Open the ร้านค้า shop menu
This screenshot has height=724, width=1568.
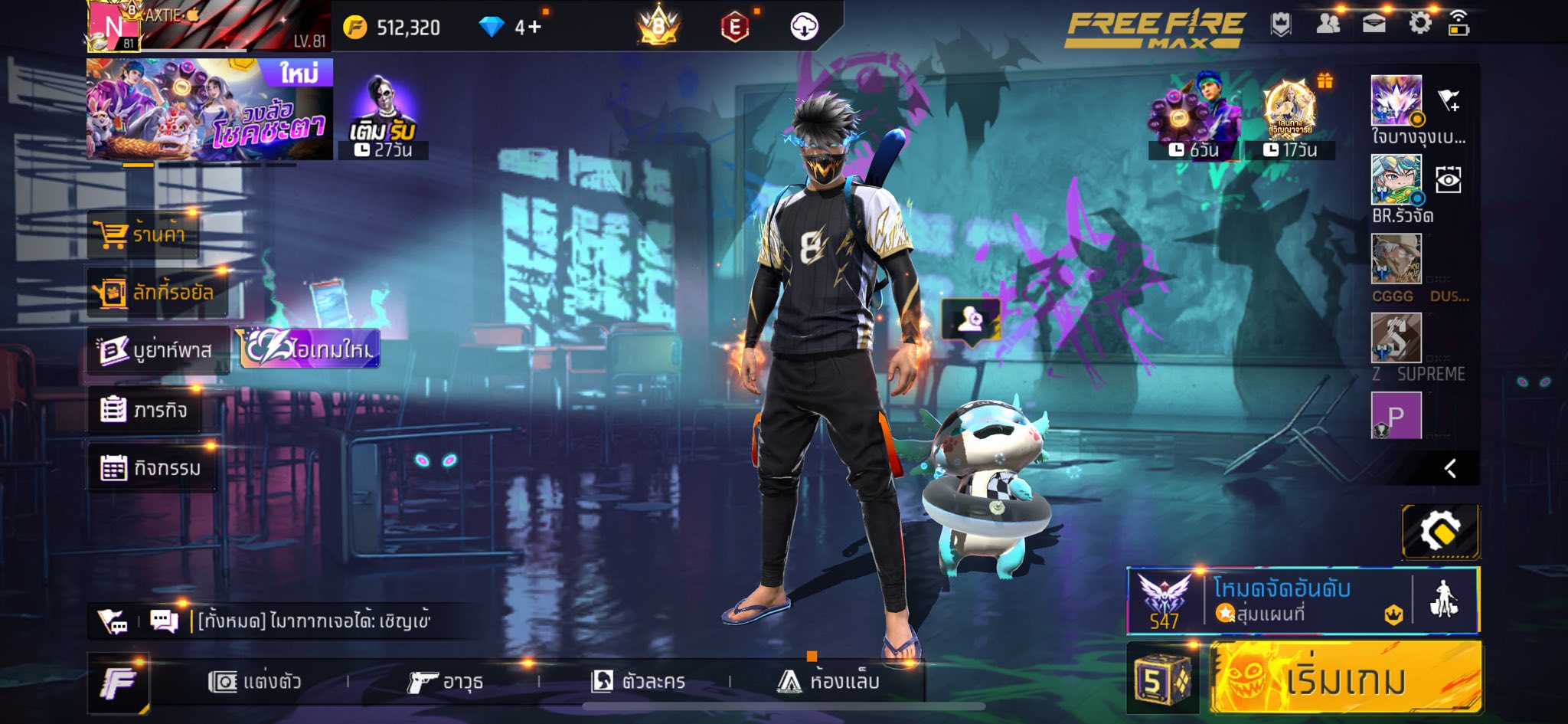pos(143,234)
